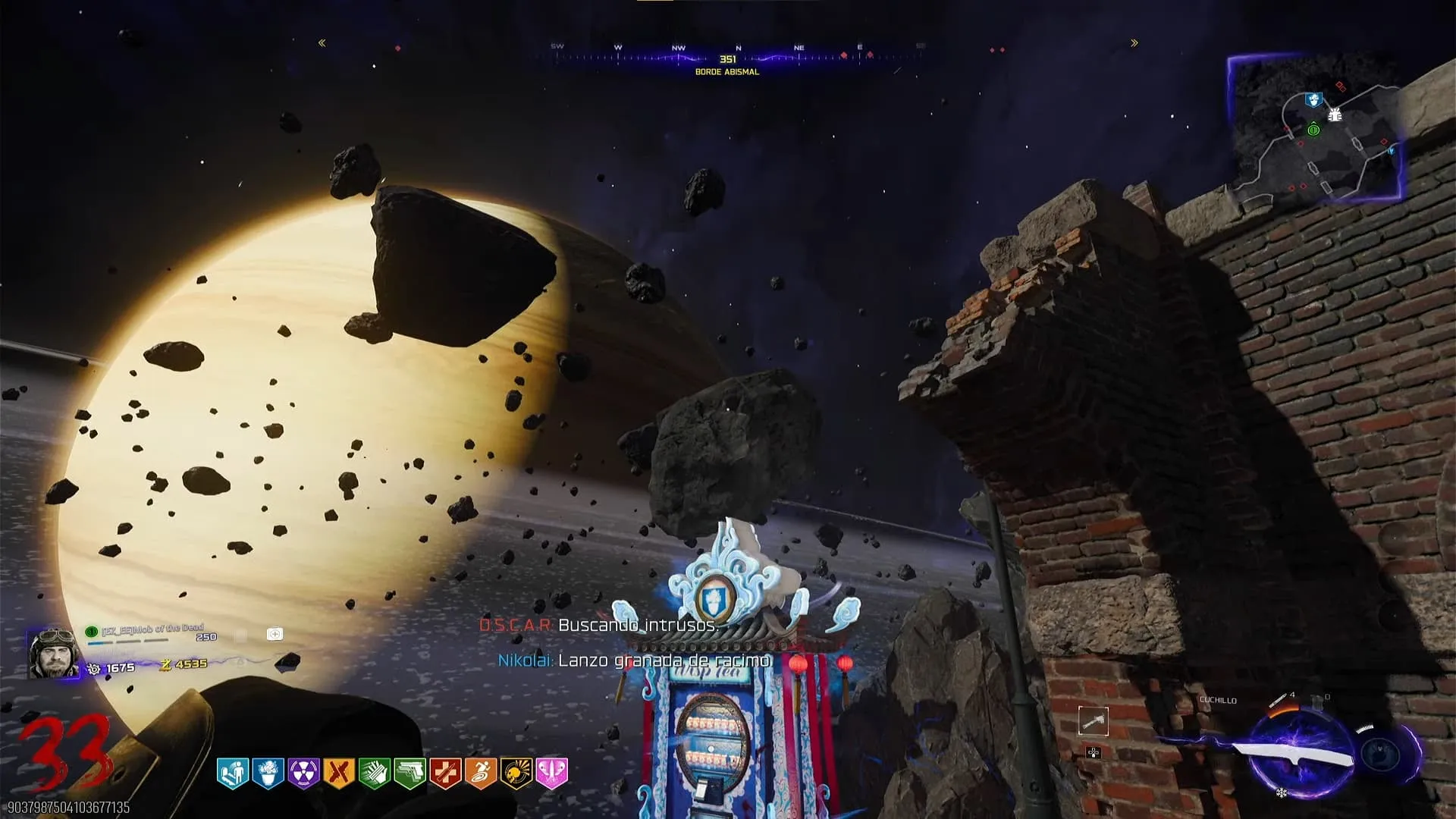This screenshot has width=1456, height=819.
Task: Click the green double-pistol perk icon
Action: [x=410, y=773]
